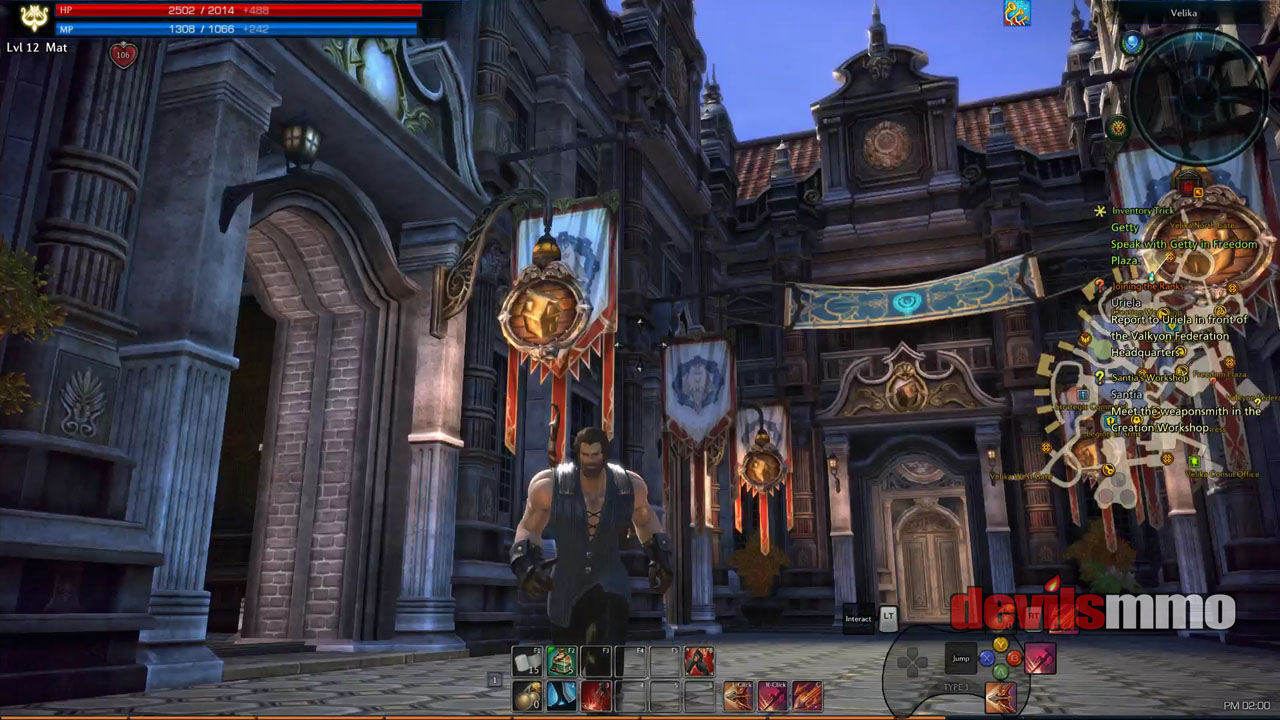Activate the red dual-blade skill in slot F6
Image resolution: width=1280 pixels, height=720 pixels.
click(x=699, y=661)
